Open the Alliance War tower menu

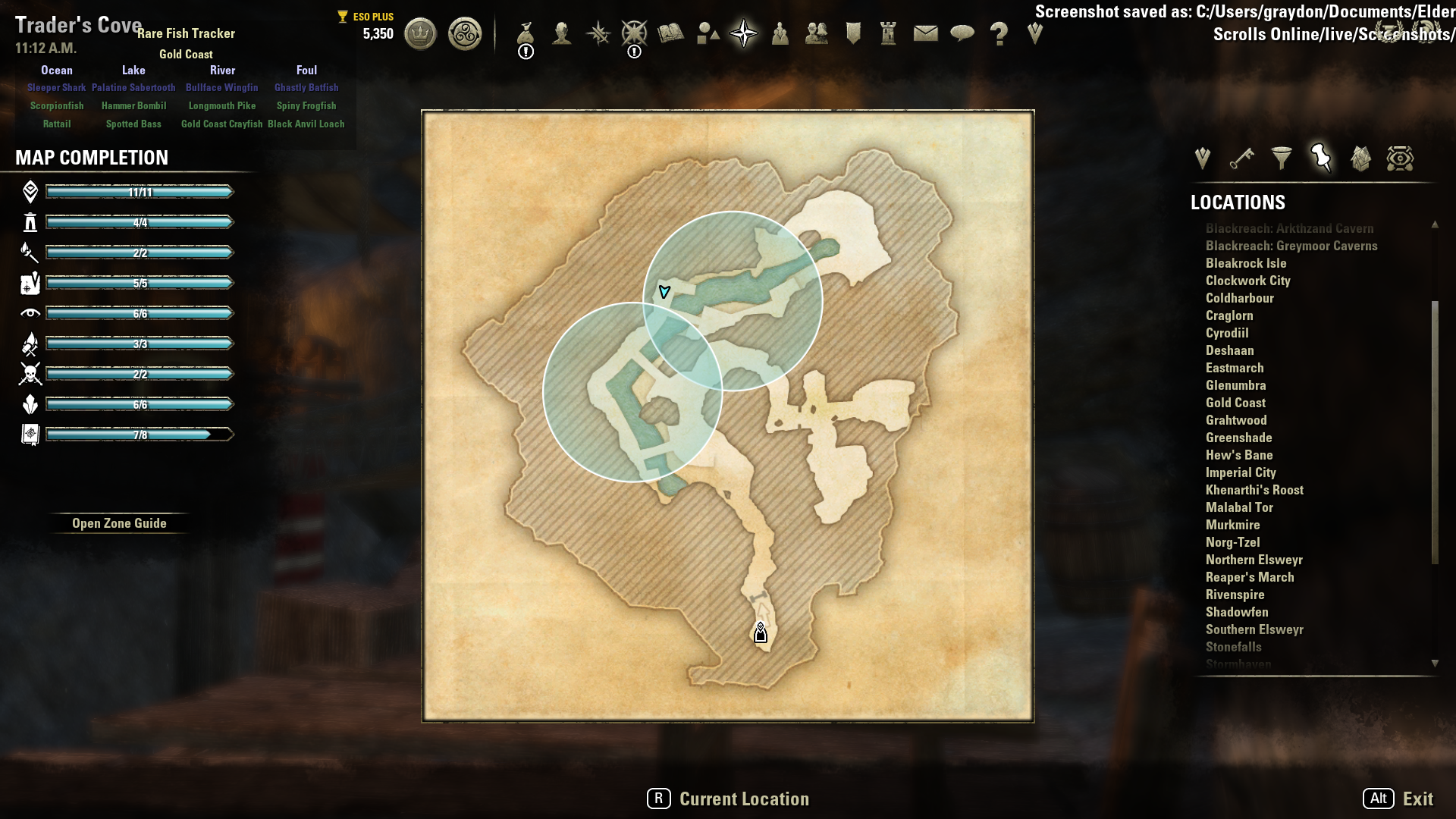[888, 34]
